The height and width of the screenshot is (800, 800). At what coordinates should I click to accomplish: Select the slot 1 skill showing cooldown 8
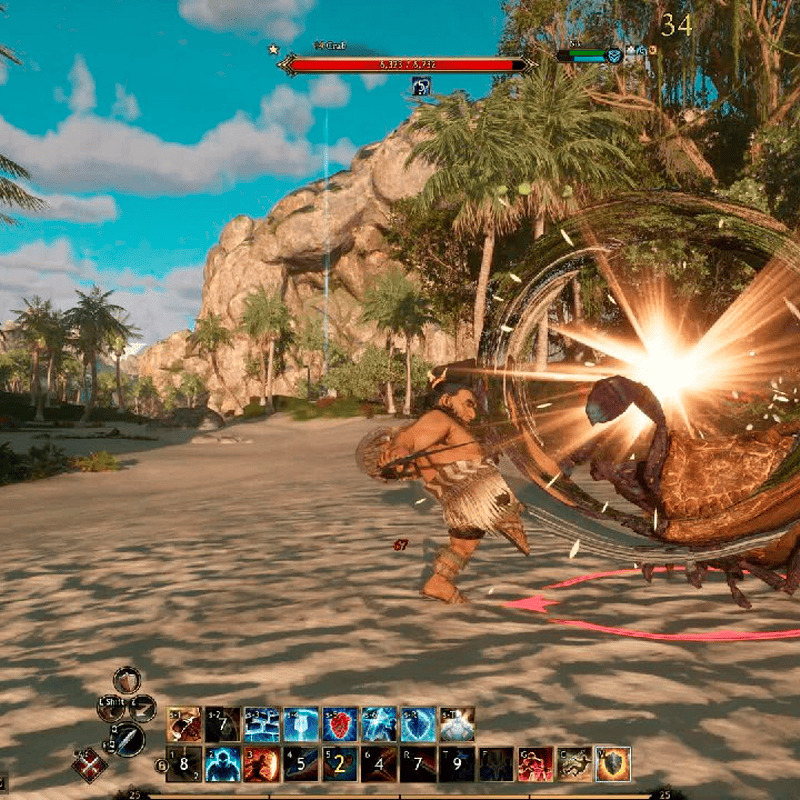click(x=183, y=764)
